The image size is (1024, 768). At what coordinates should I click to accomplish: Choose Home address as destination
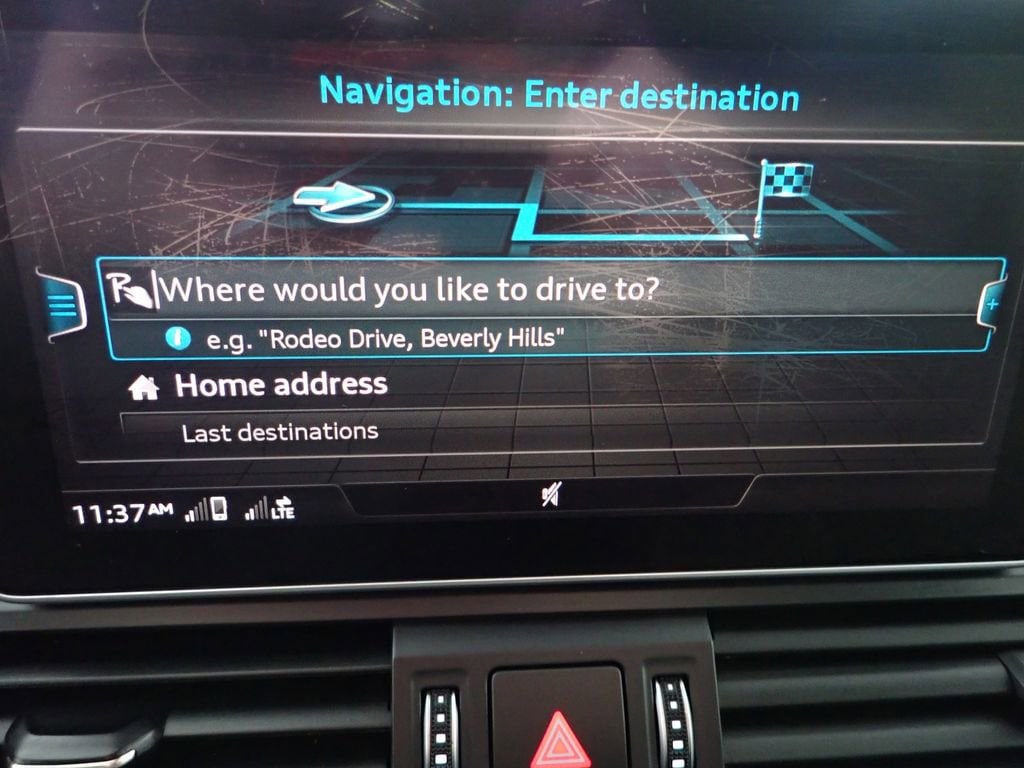pyautogui.click(x=281, y=385)
